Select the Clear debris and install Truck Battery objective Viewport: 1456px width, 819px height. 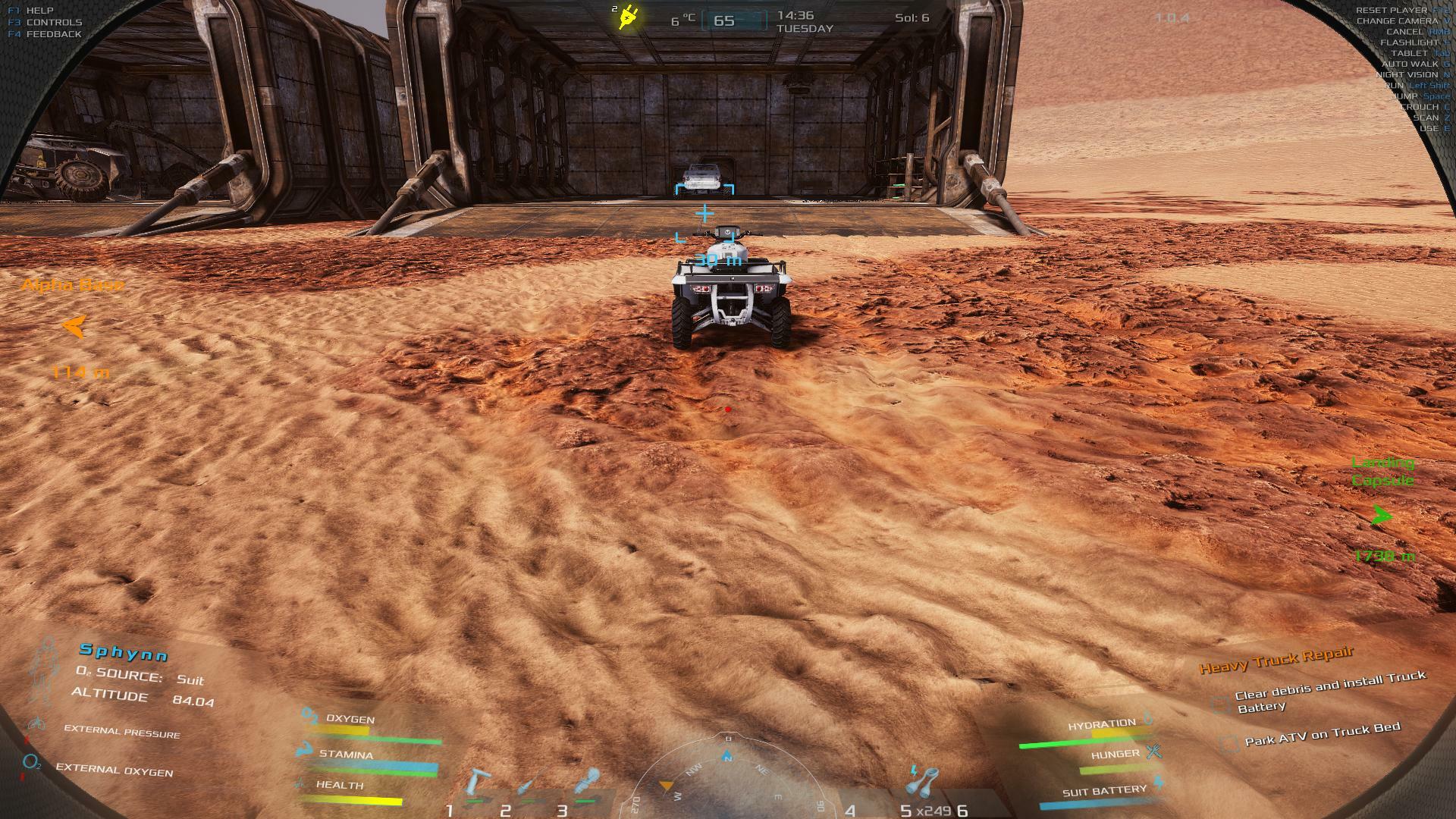point(1329,691)
